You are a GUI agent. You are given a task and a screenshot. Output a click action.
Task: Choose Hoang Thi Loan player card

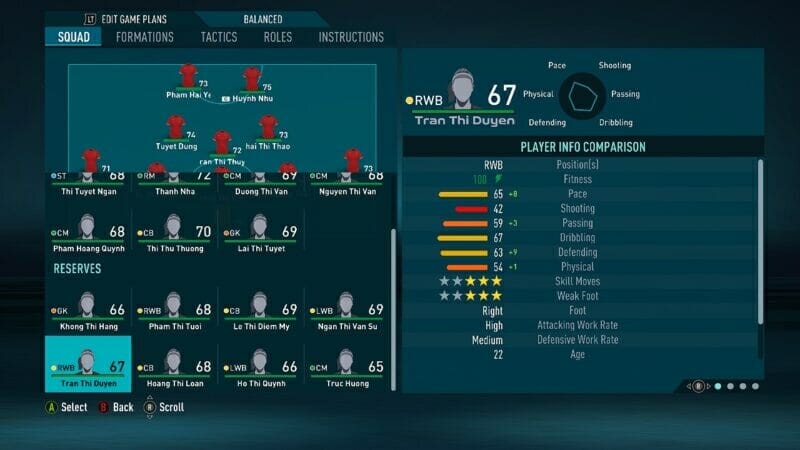(x=173, y=362)
